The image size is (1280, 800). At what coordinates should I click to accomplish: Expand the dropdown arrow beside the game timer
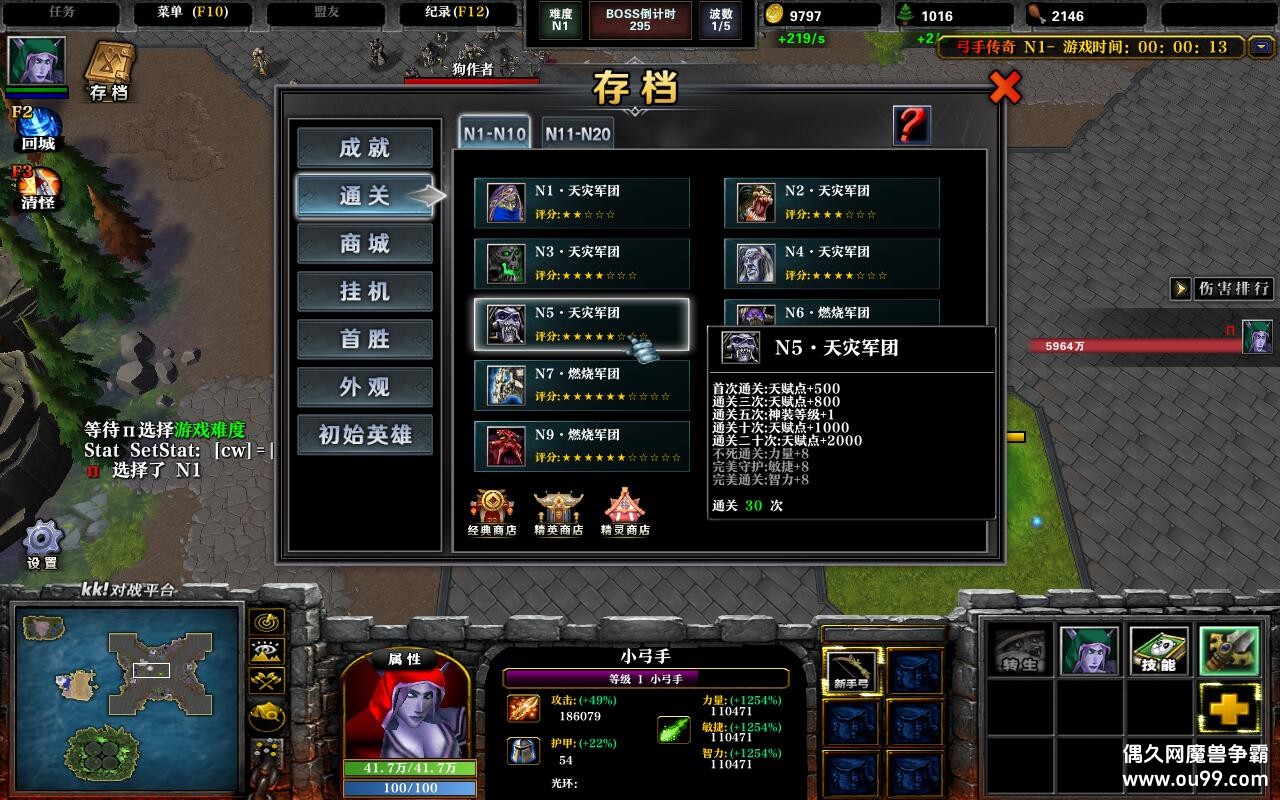click(1261, 46)
